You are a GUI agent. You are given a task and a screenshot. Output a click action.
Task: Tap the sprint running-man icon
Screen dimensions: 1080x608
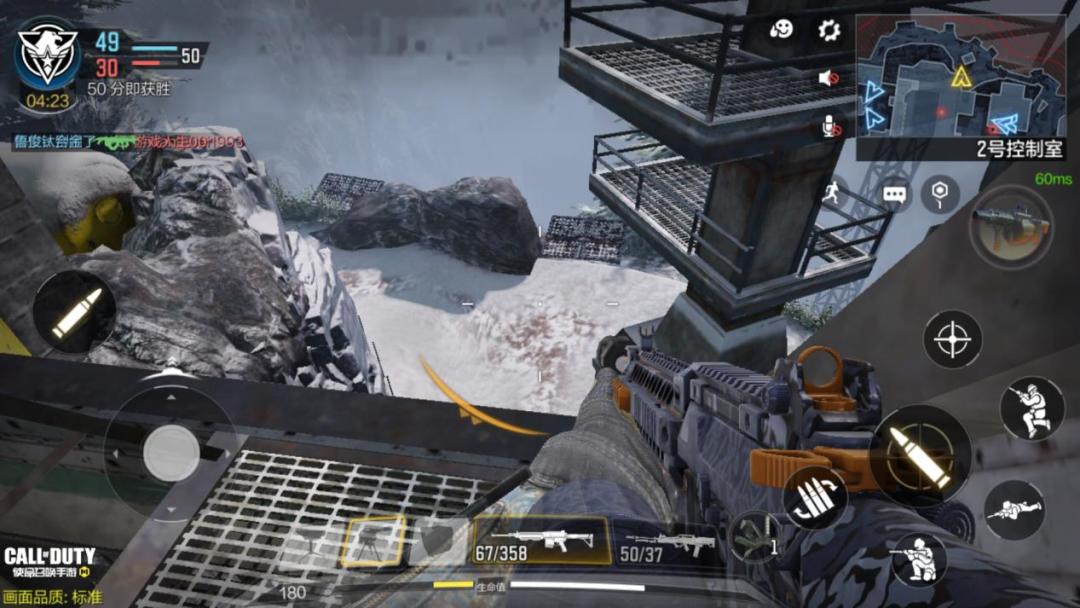[832, 194]
